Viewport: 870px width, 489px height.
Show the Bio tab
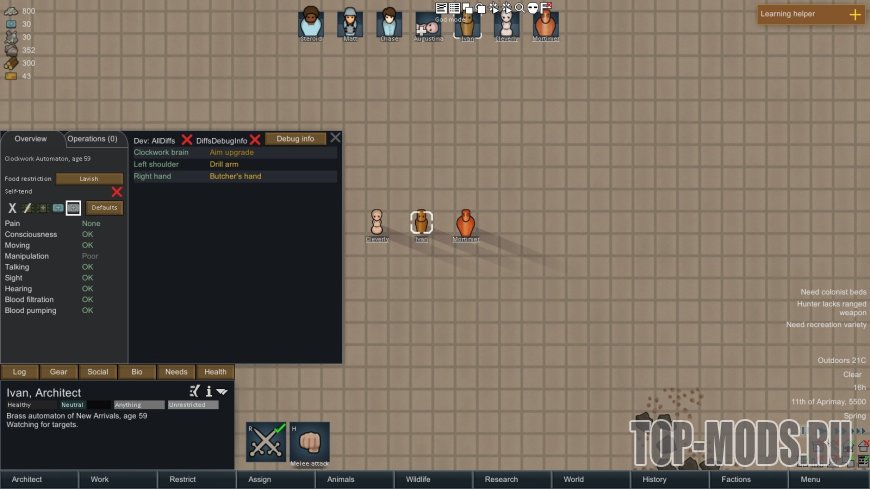tap(137, 372)
